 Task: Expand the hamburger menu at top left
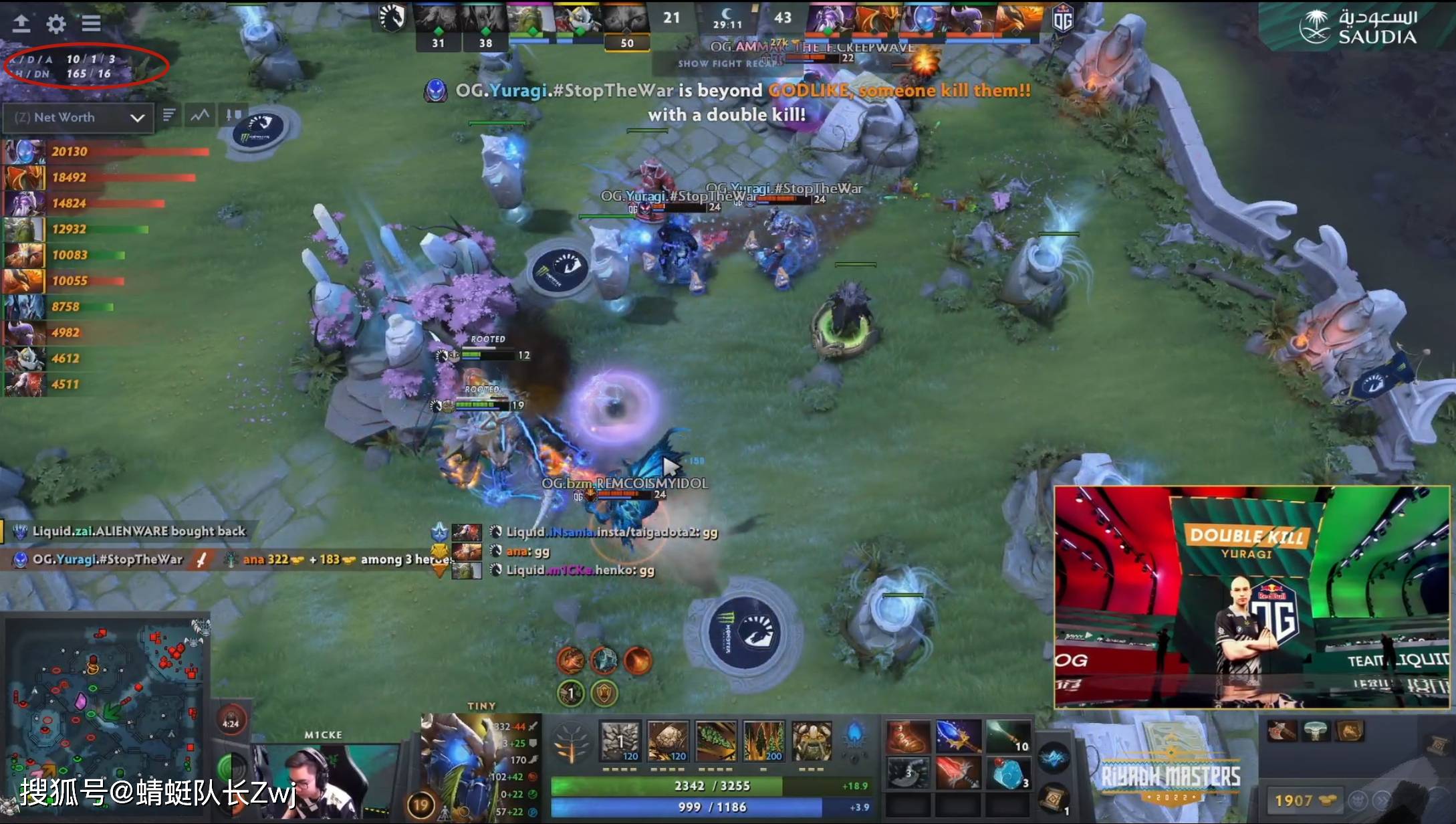[x=92, y=23]
